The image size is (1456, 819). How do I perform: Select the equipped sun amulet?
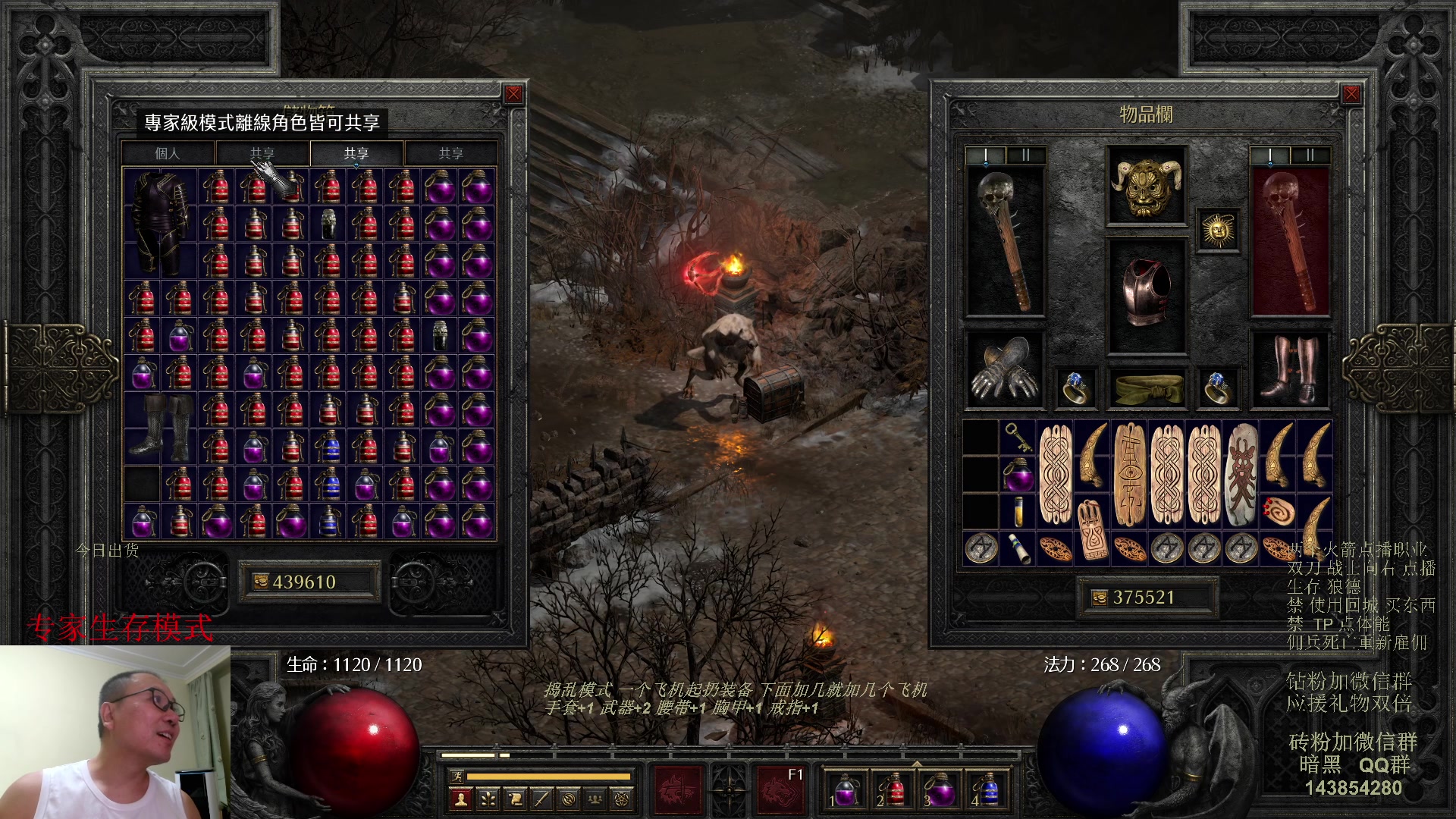tap(1218, 230)
